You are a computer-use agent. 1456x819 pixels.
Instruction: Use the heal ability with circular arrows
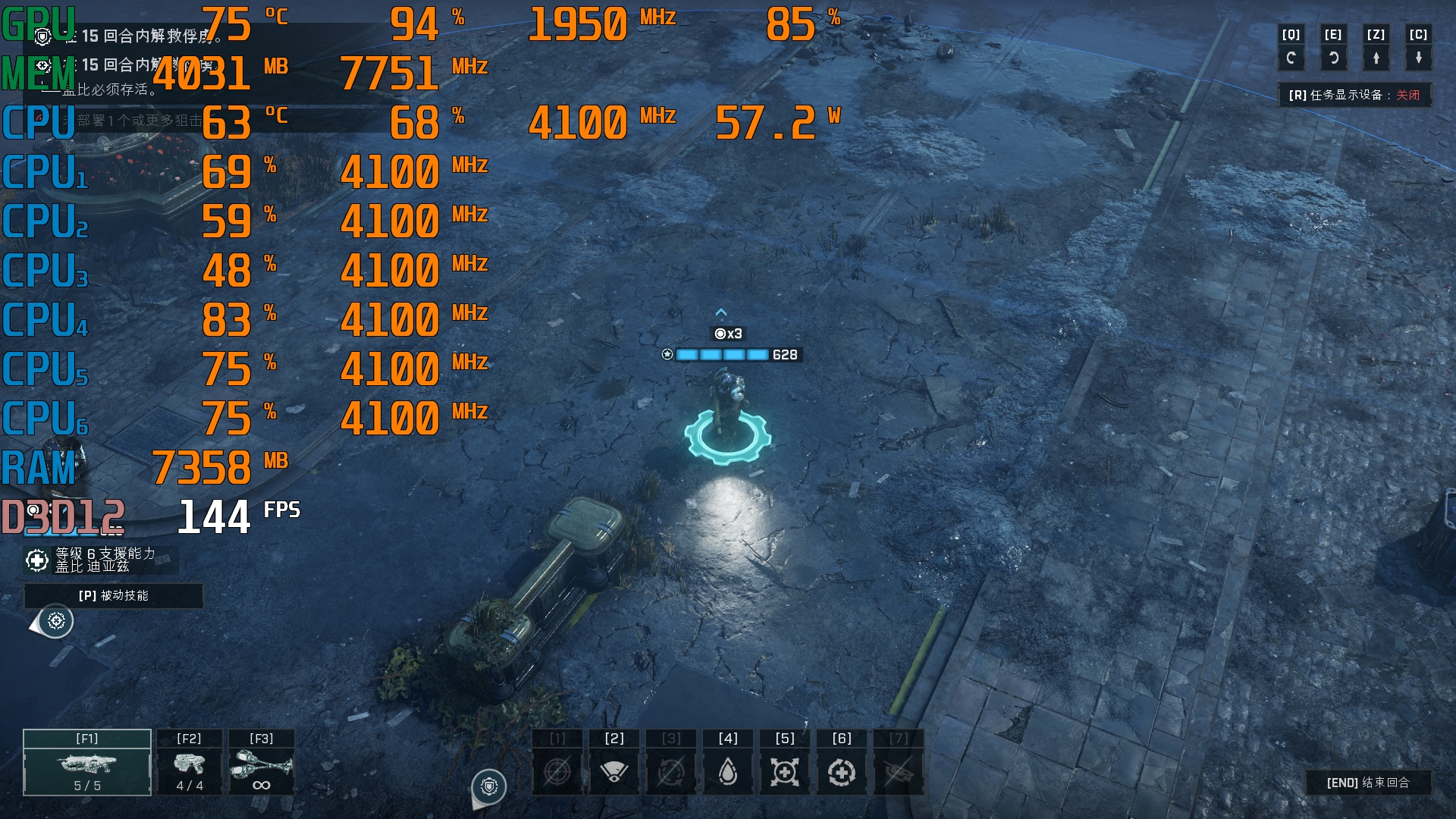[842, 772]
